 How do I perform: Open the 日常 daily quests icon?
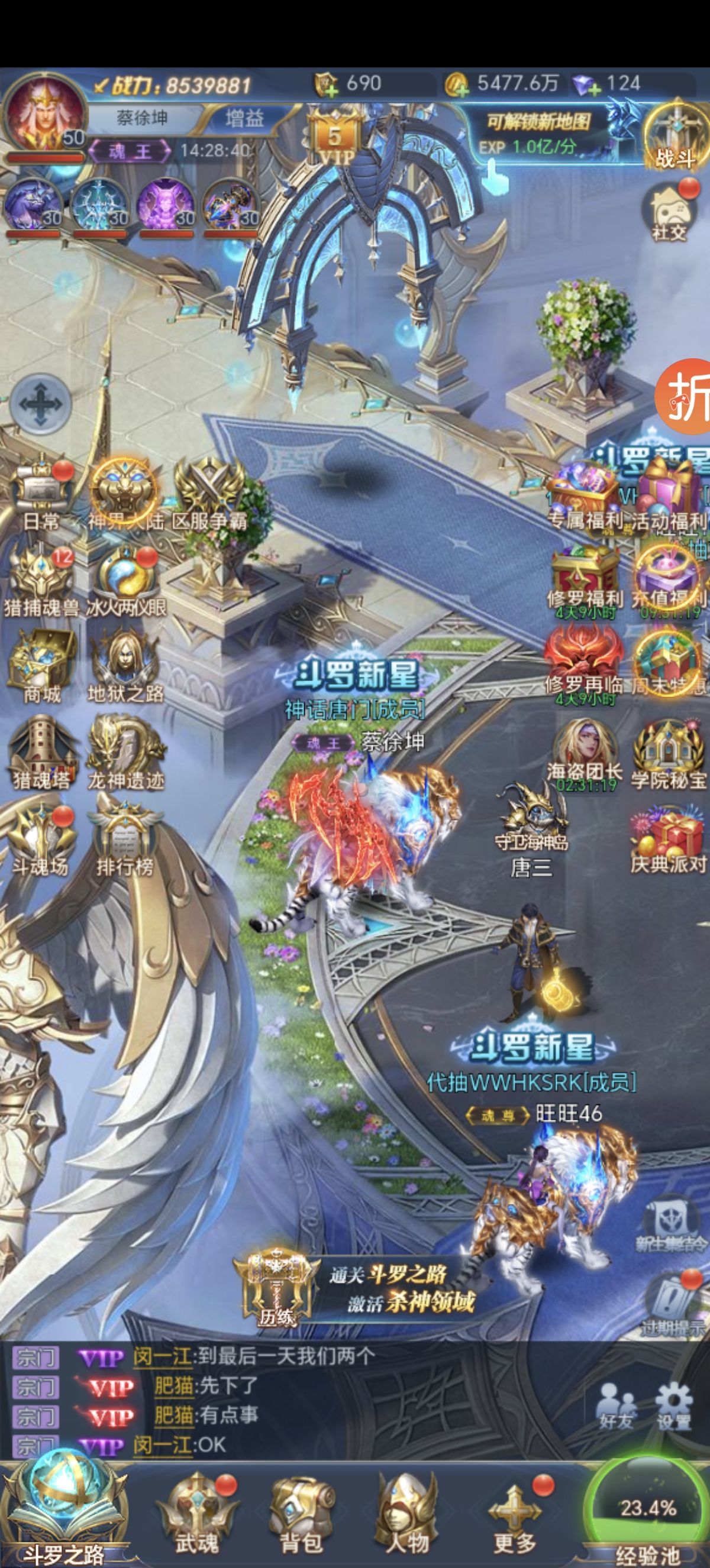41,497
